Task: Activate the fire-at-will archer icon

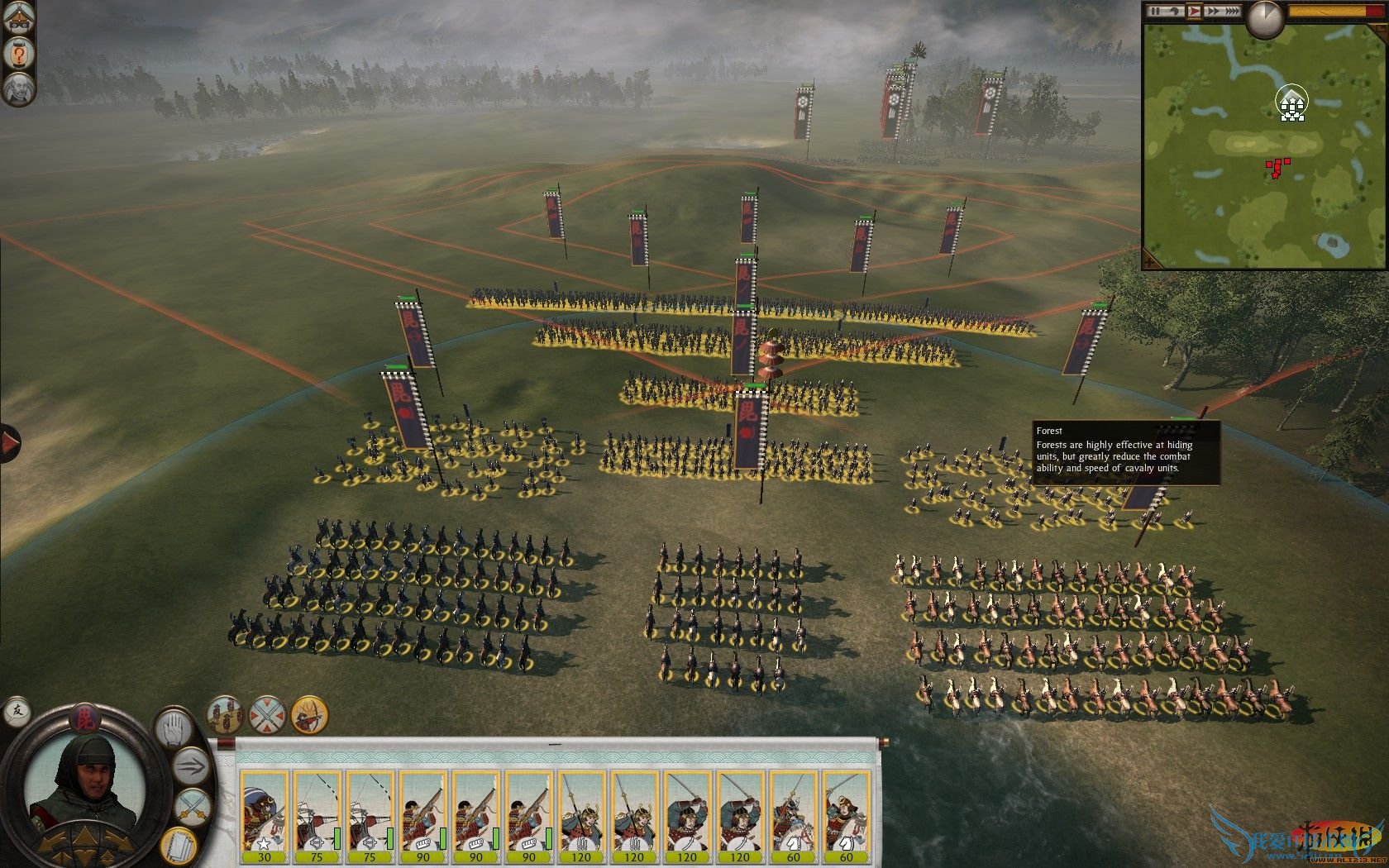Action: point(309,714)
